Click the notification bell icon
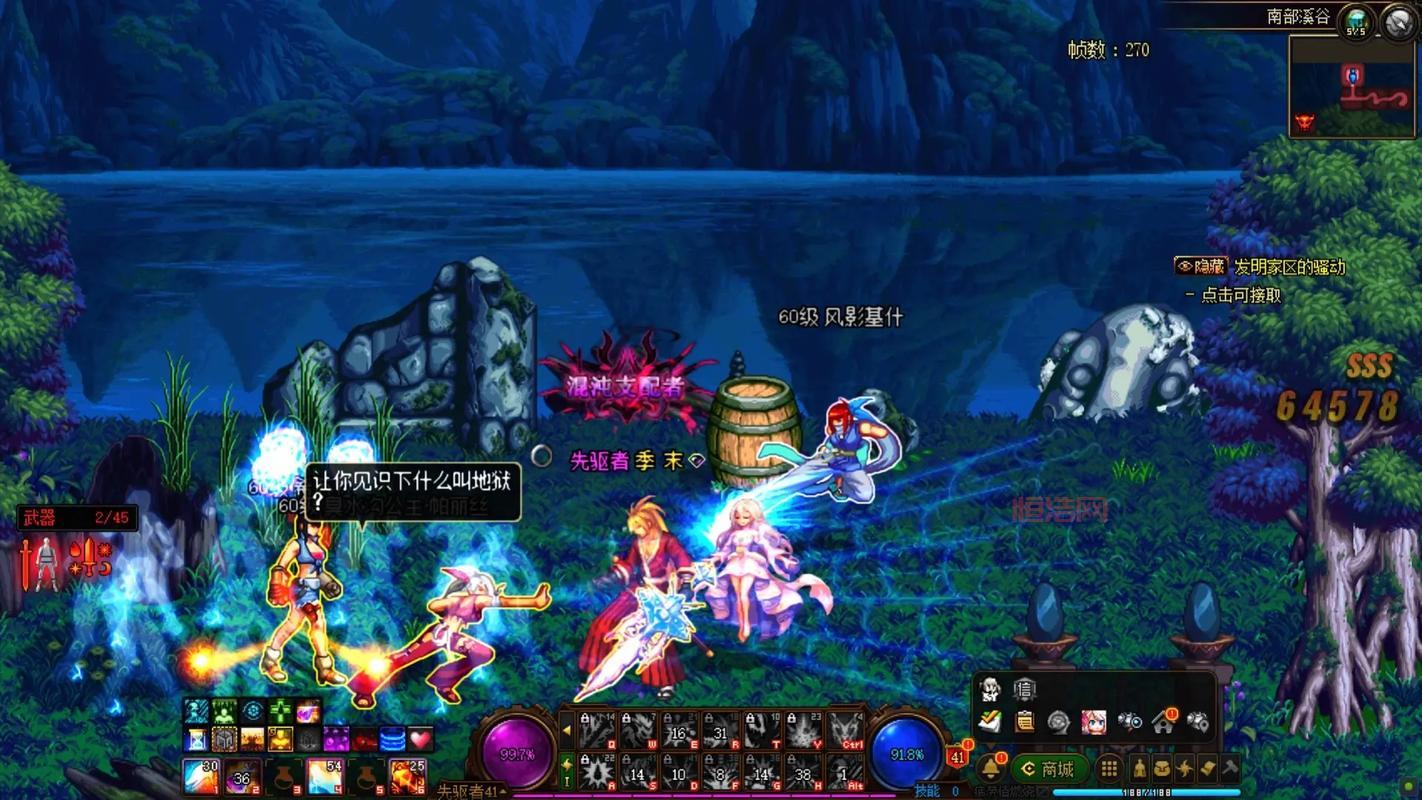The width and height of the screenshot is (1422, 800). [990, 768]
